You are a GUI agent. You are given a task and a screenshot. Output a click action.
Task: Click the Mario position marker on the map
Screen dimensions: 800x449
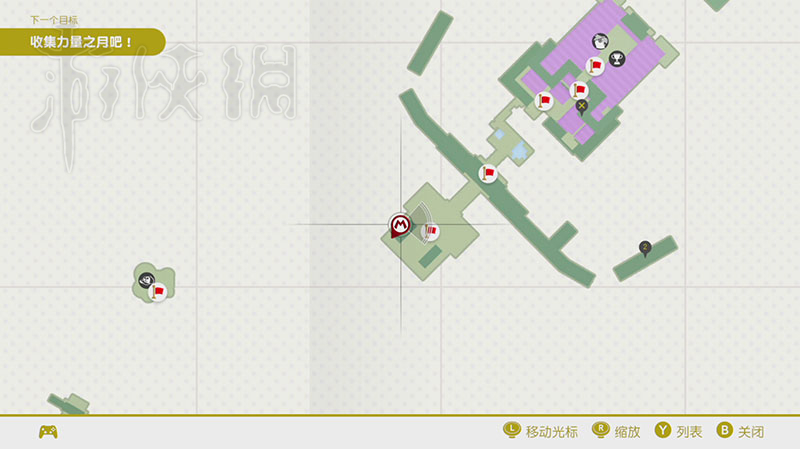click(x=400, y=226)
